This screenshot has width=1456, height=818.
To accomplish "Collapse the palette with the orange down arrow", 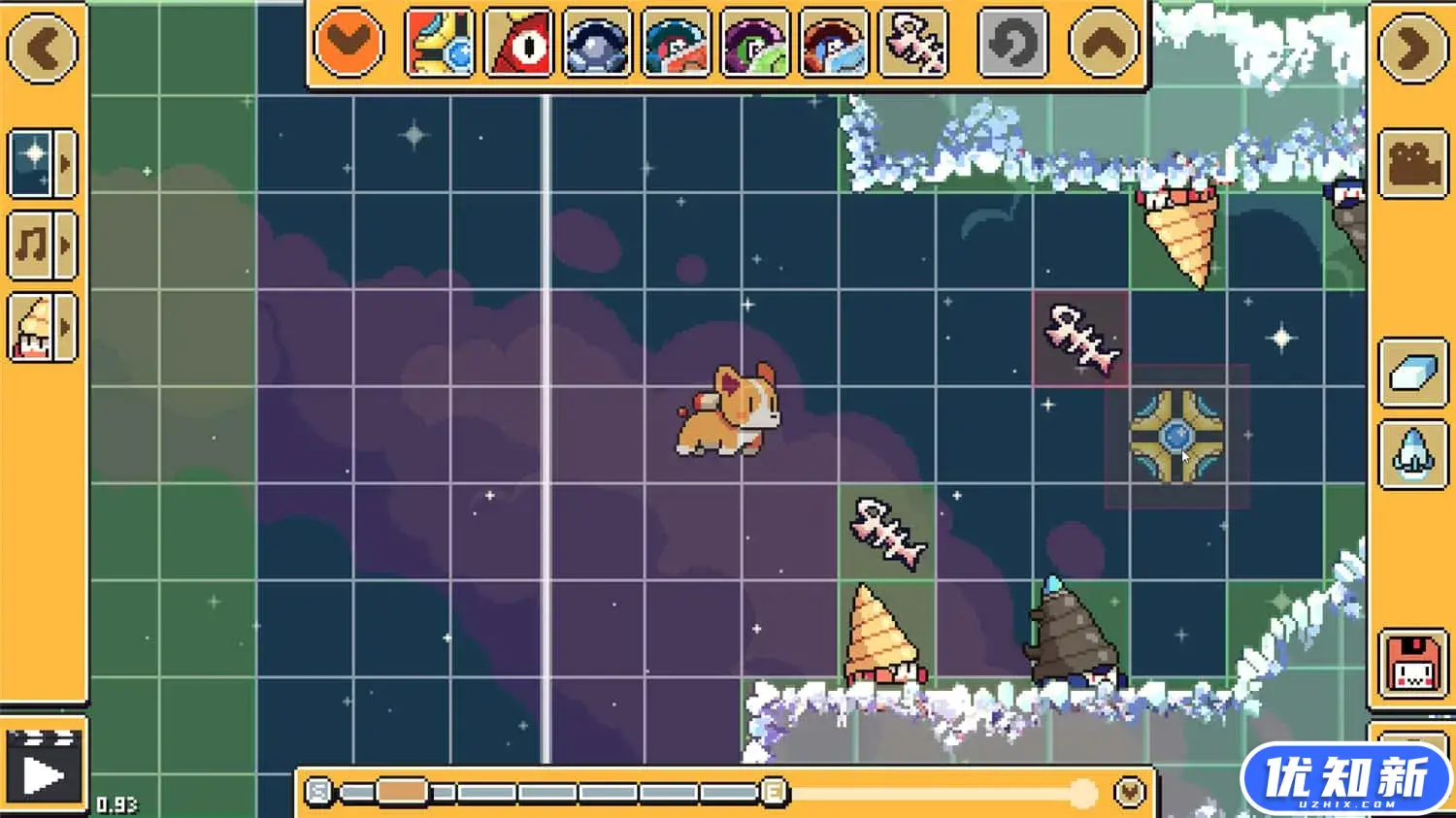I will (348, 43).
